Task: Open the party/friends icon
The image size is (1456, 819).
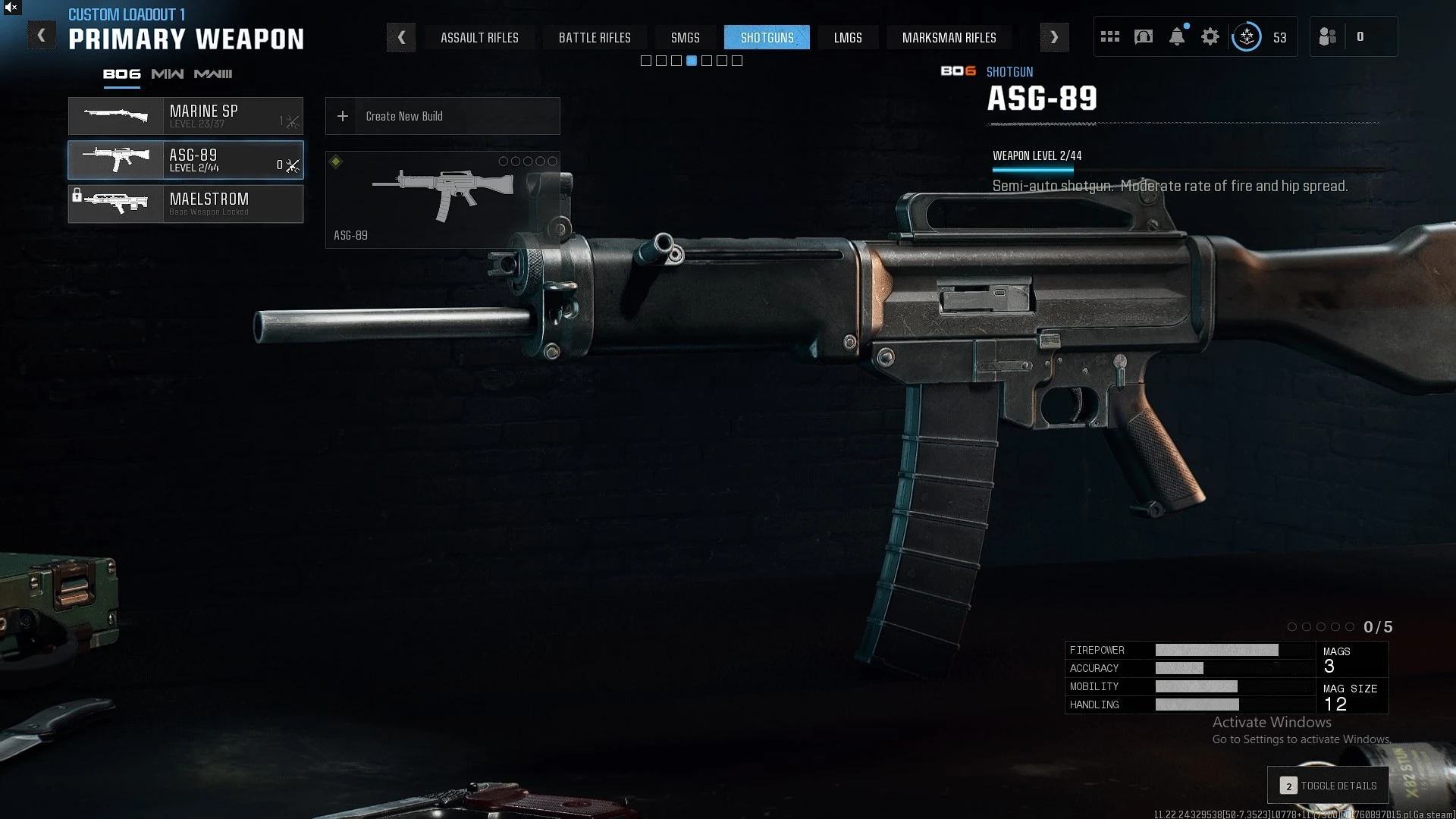Action: tap(1328, 36)
